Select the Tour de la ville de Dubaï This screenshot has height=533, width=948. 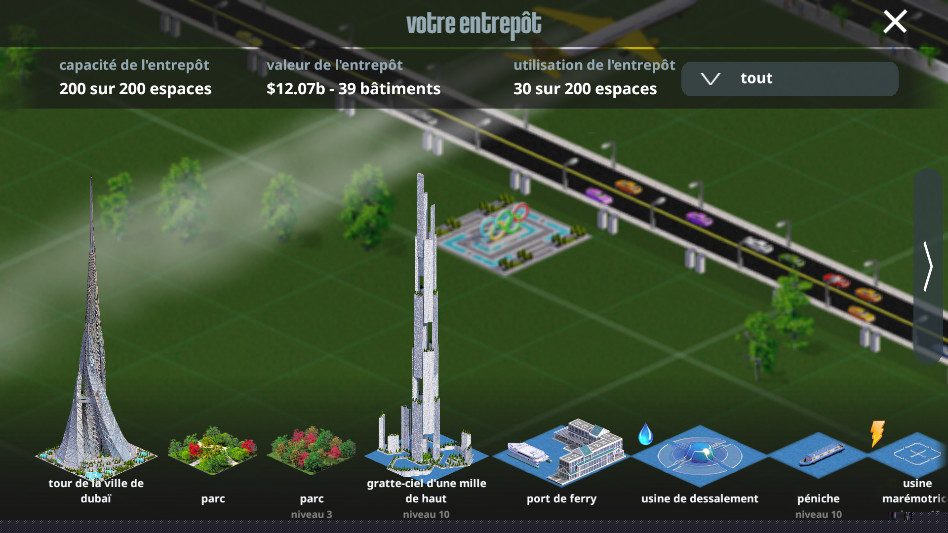[x=95, y=400]
